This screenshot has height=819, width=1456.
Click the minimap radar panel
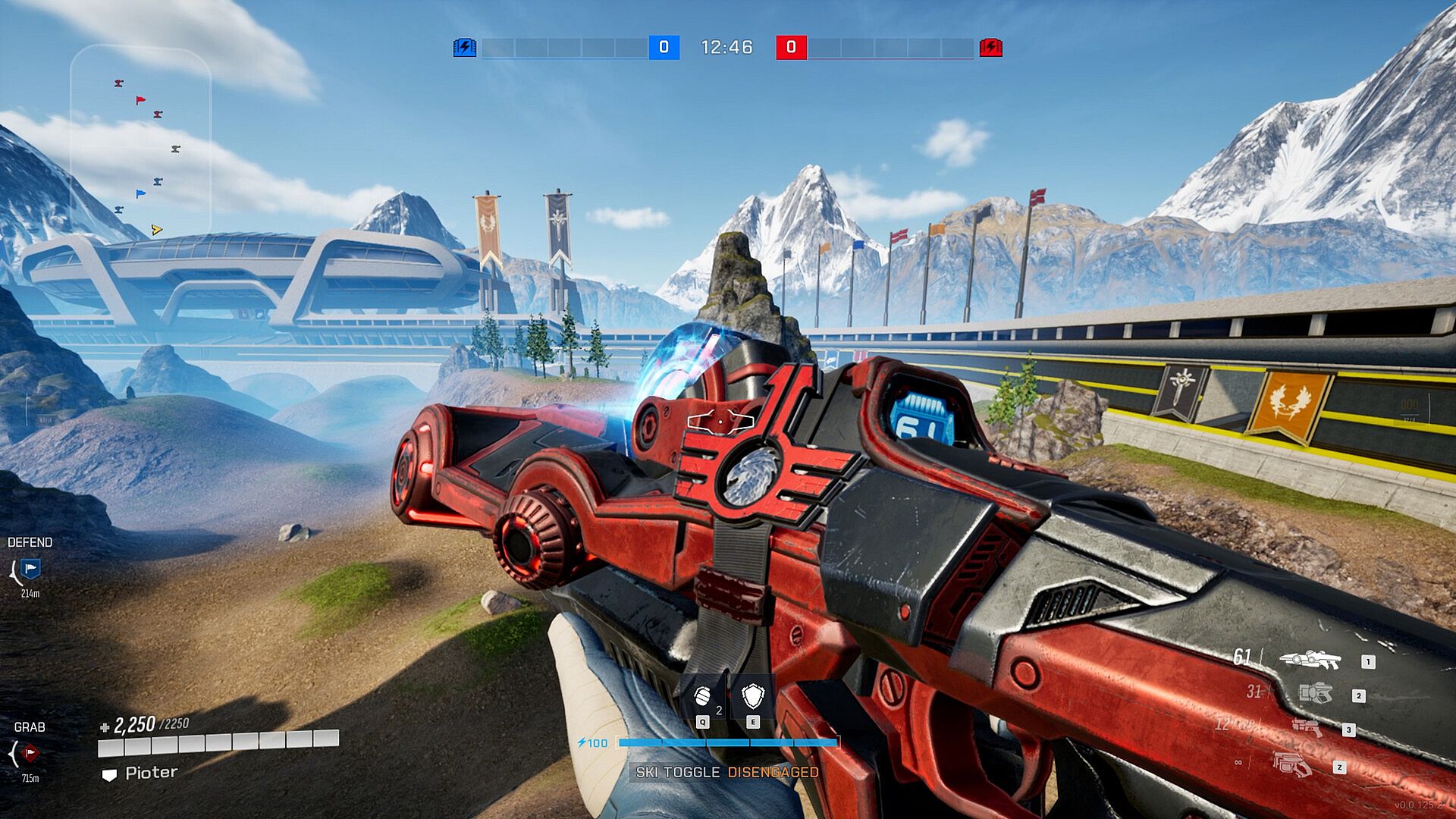pyautogui.click(x=140, y=140)
